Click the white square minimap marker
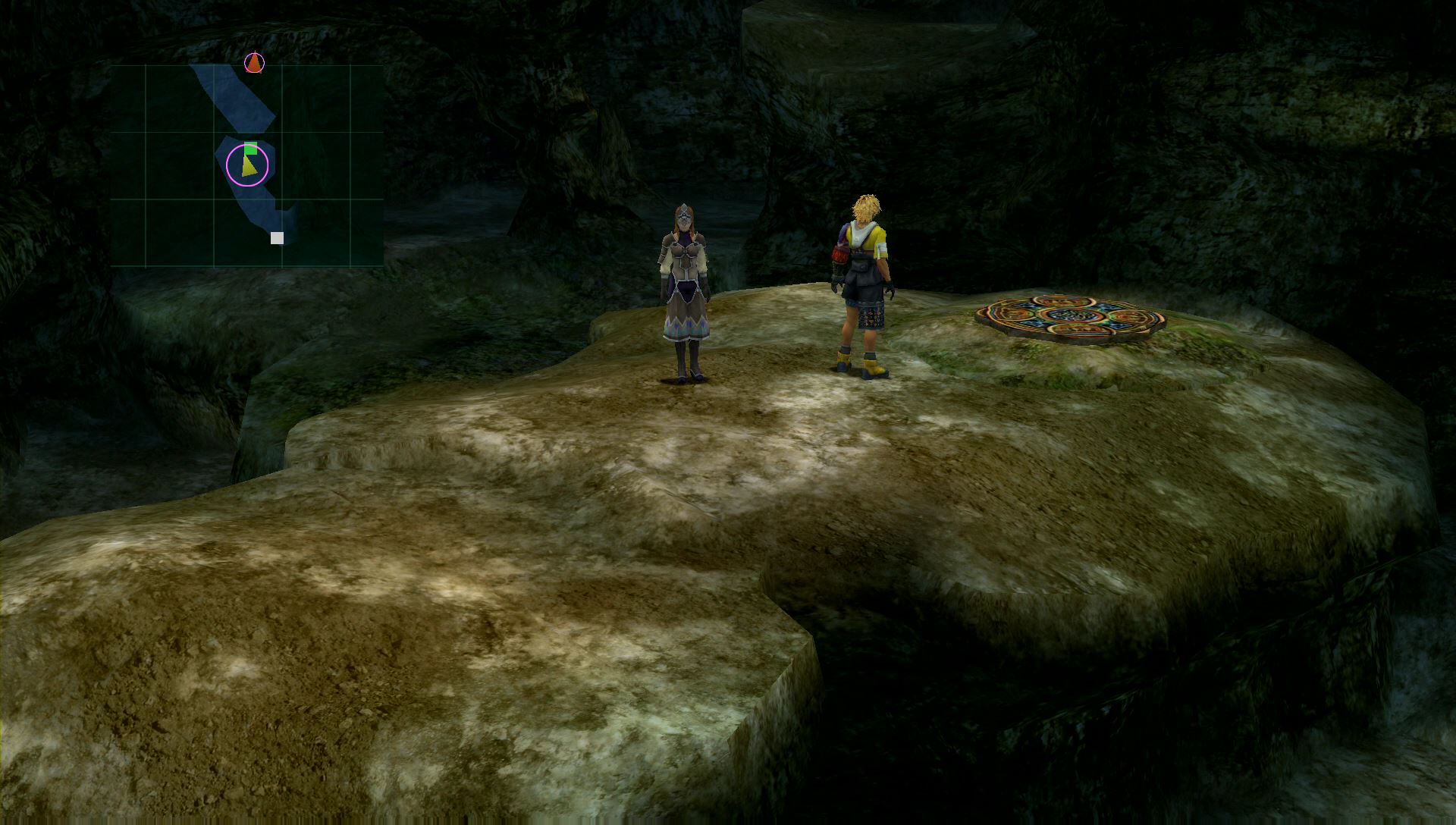1456x825 pixels. [x=278, y=238]
